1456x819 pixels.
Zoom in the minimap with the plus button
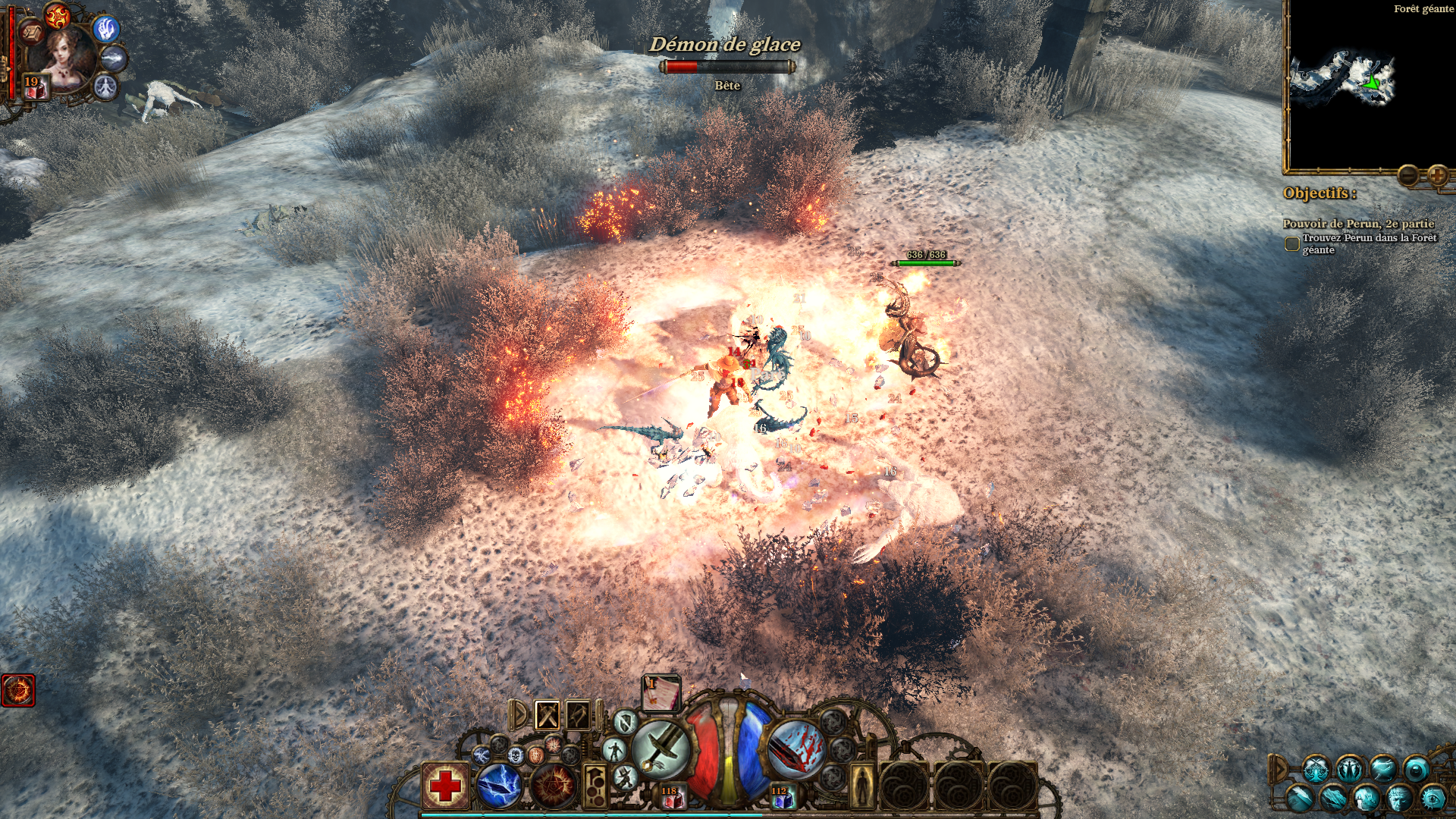coord(1437,176)
